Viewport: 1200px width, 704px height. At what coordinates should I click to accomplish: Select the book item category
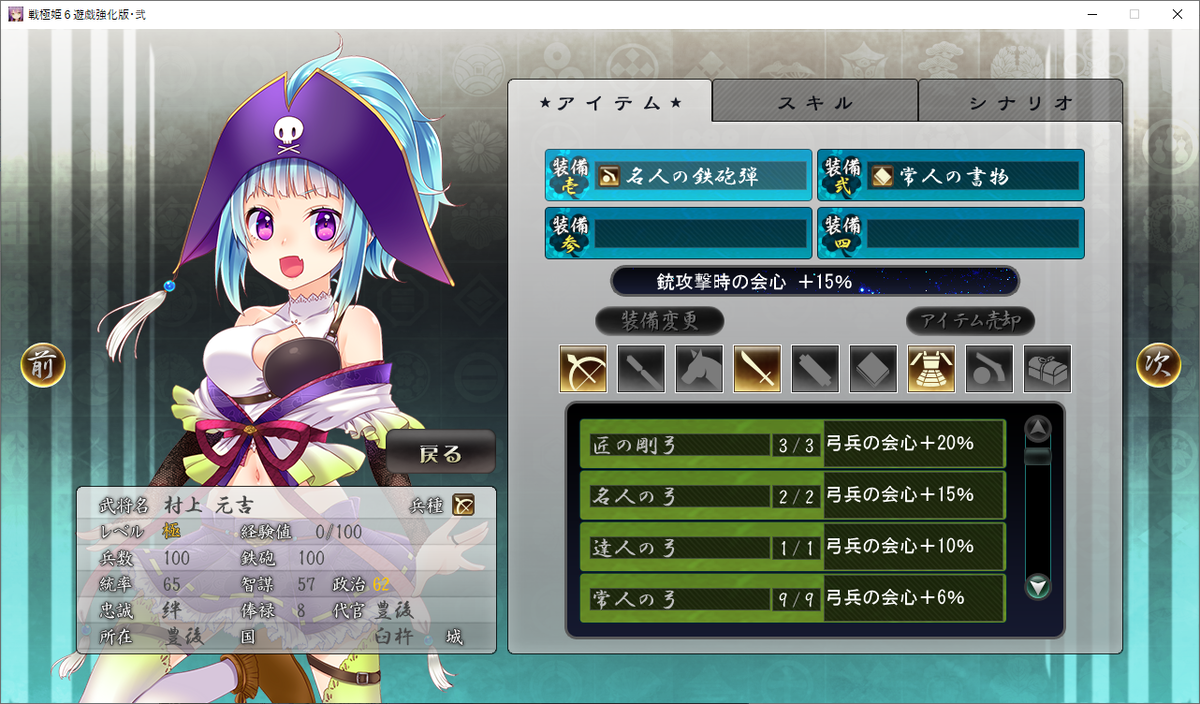[873, 369]
